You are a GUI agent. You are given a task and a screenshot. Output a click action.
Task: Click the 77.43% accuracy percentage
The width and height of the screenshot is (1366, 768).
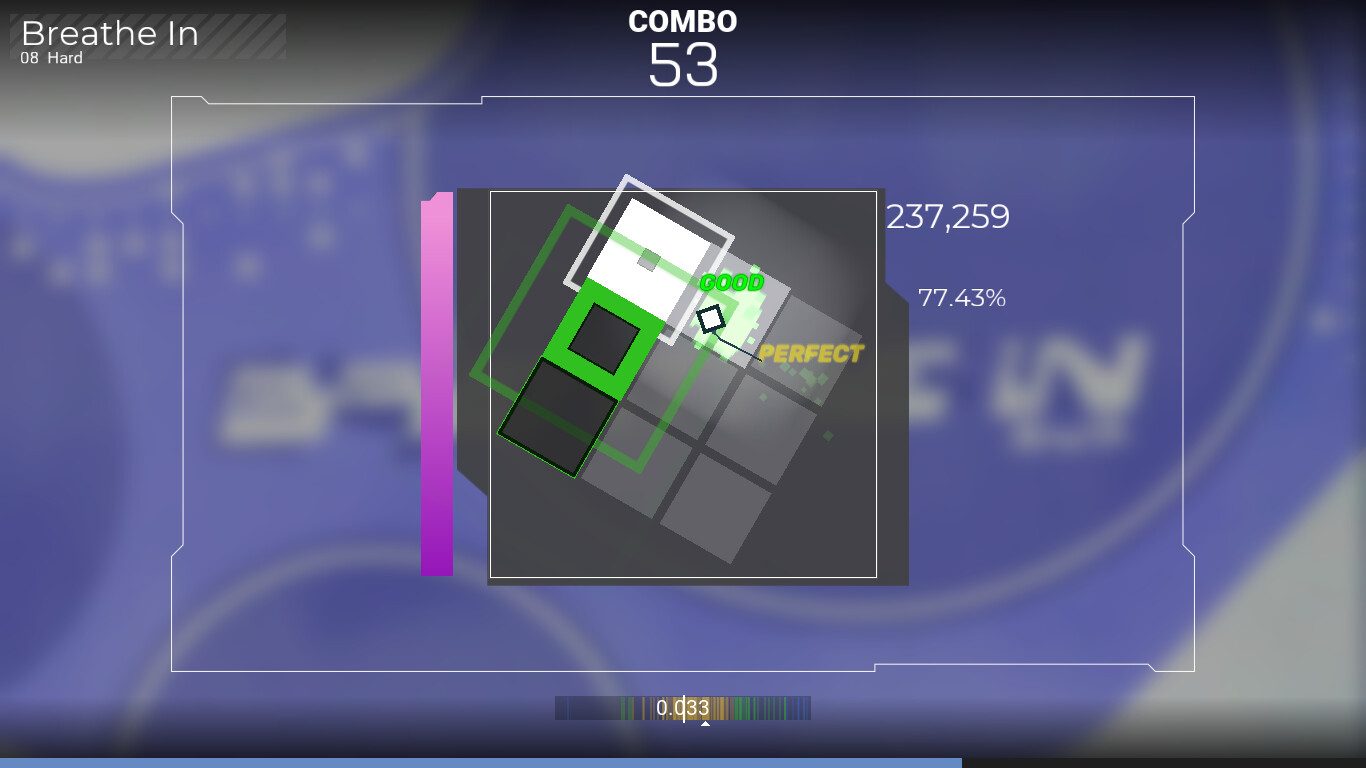point(960,297)
